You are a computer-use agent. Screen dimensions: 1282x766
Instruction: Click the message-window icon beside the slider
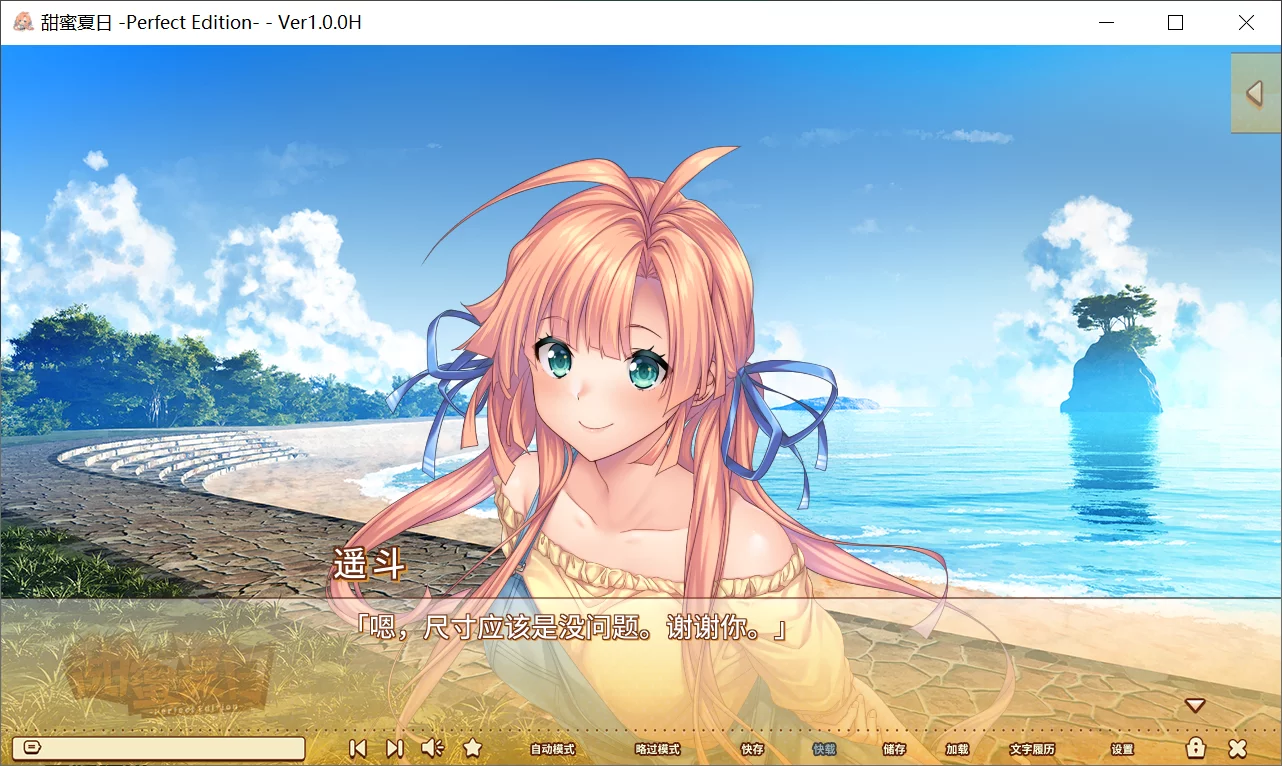33,747
